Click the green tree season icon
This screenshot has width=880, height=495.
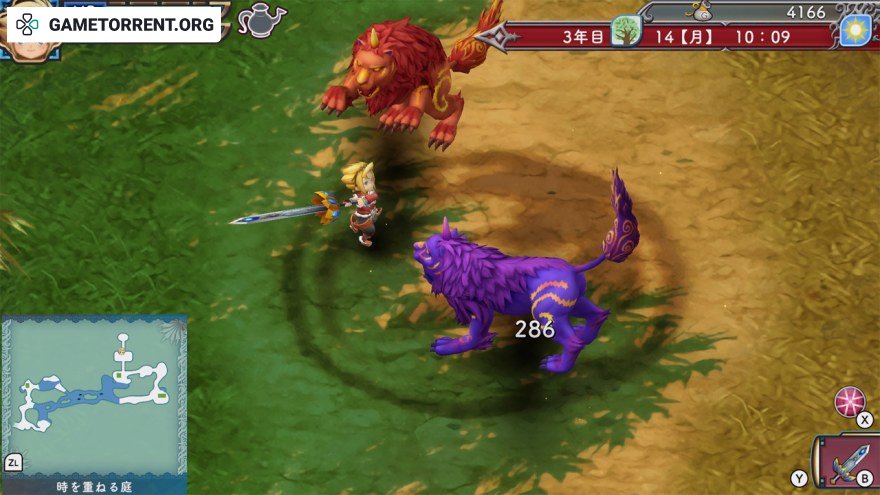pyautogui.click(x=626, y=31)
